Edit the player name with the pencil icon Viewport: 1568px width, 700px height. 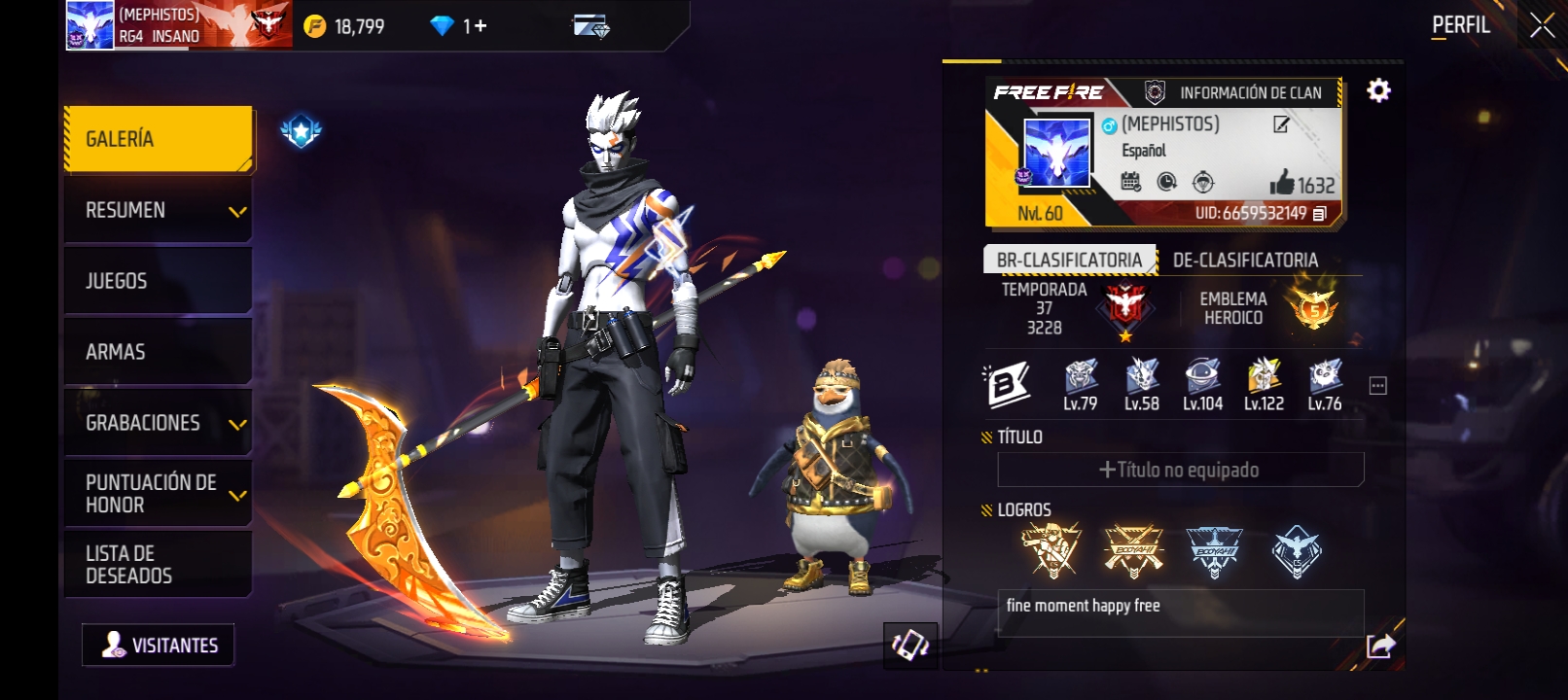pyautogui.click(x=1281, y=124)
